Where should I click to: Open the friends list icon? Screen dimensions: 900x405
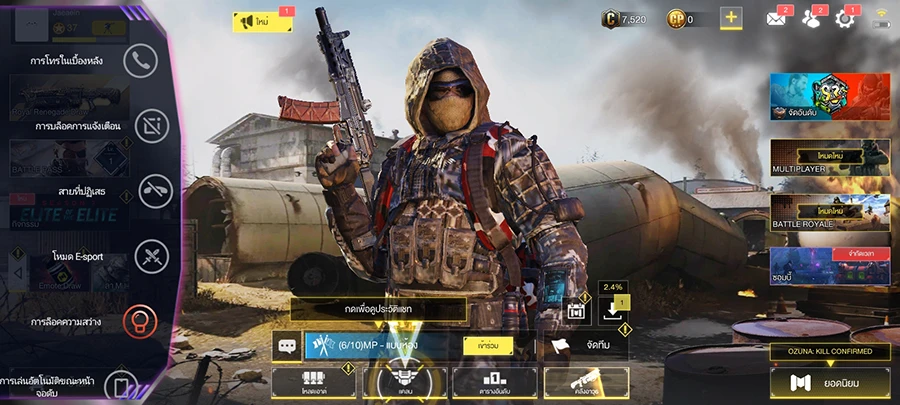click(x=811, y=18)
